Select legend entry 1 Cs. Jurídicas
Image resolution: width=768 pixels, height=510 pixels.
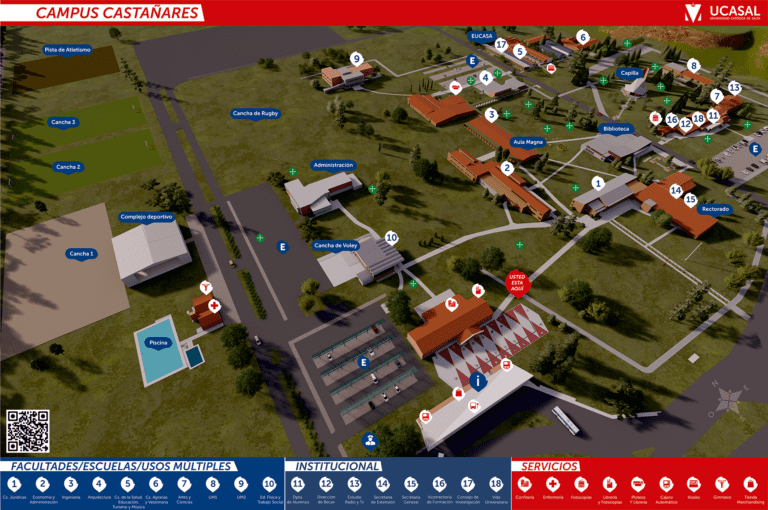[x=14, y=484]
